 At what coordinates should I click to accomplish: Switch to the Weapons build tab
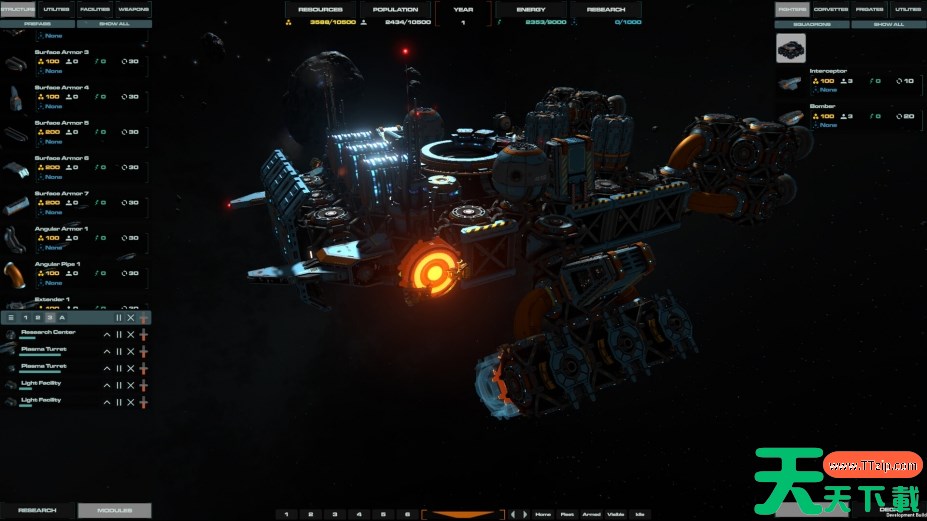pos(133,9)
